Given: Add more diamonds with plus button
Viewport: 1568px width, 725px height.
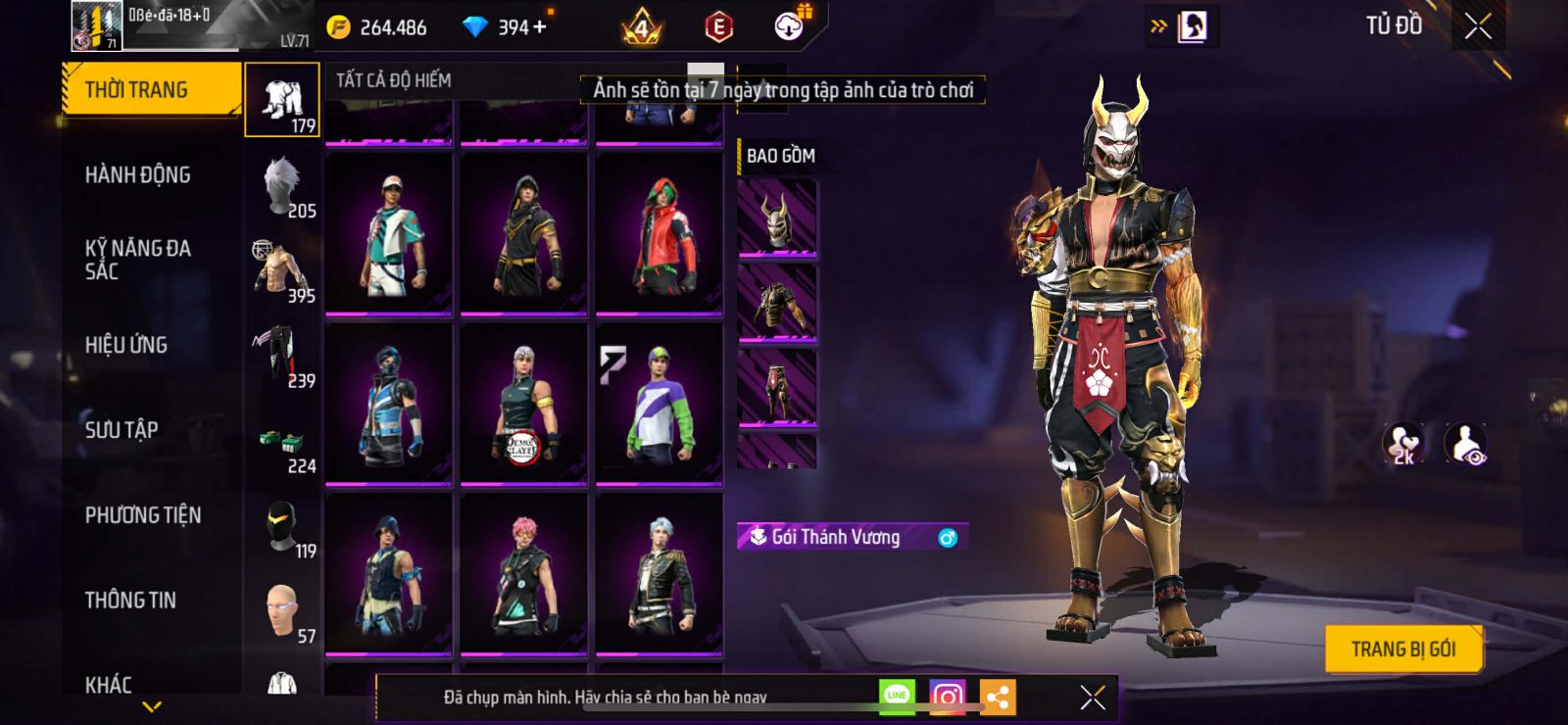Looking at the screenshot, I should point(539,27).
